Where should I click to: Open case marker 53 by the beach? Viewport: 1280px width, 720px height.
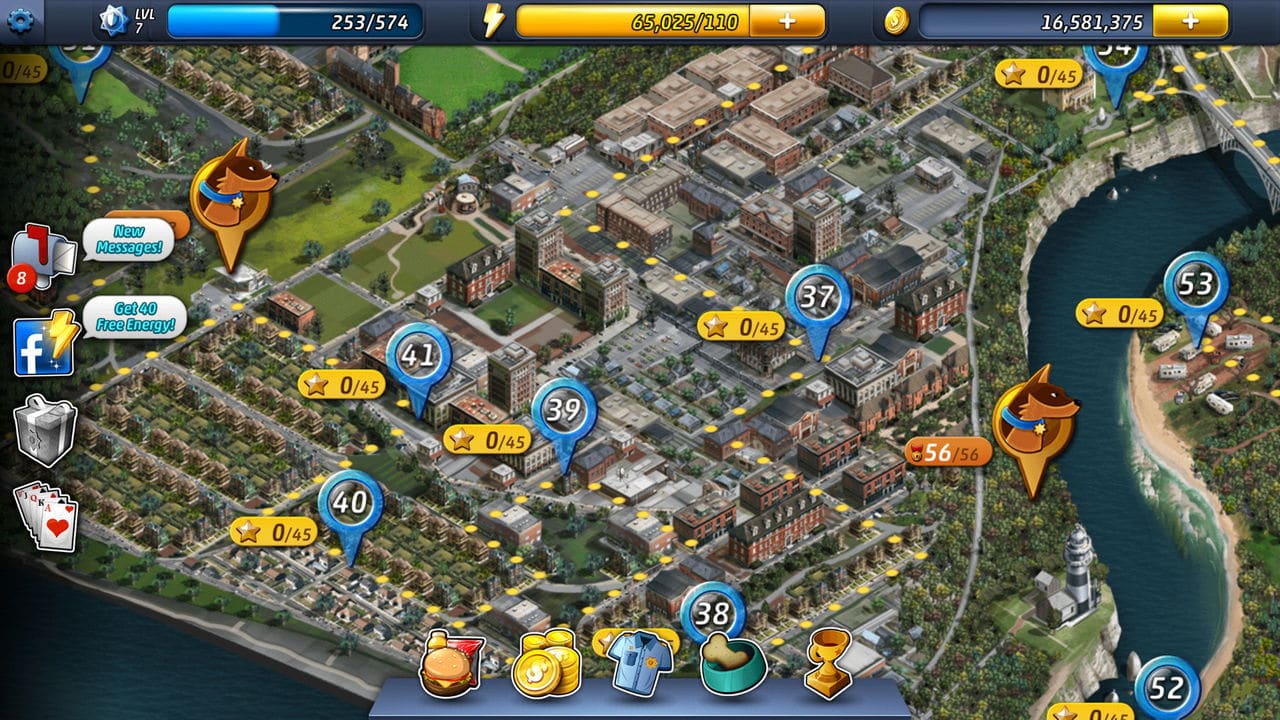1196,286
